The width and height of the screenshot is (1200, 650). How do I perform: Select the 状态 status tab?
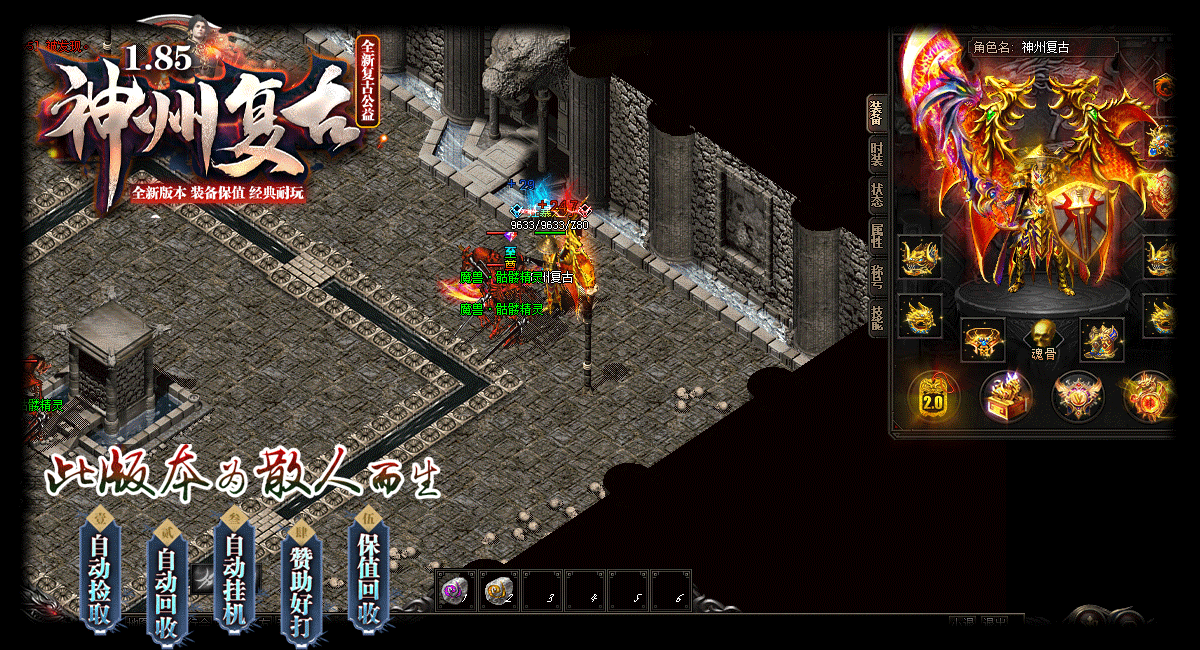click(x=876, y=195)
